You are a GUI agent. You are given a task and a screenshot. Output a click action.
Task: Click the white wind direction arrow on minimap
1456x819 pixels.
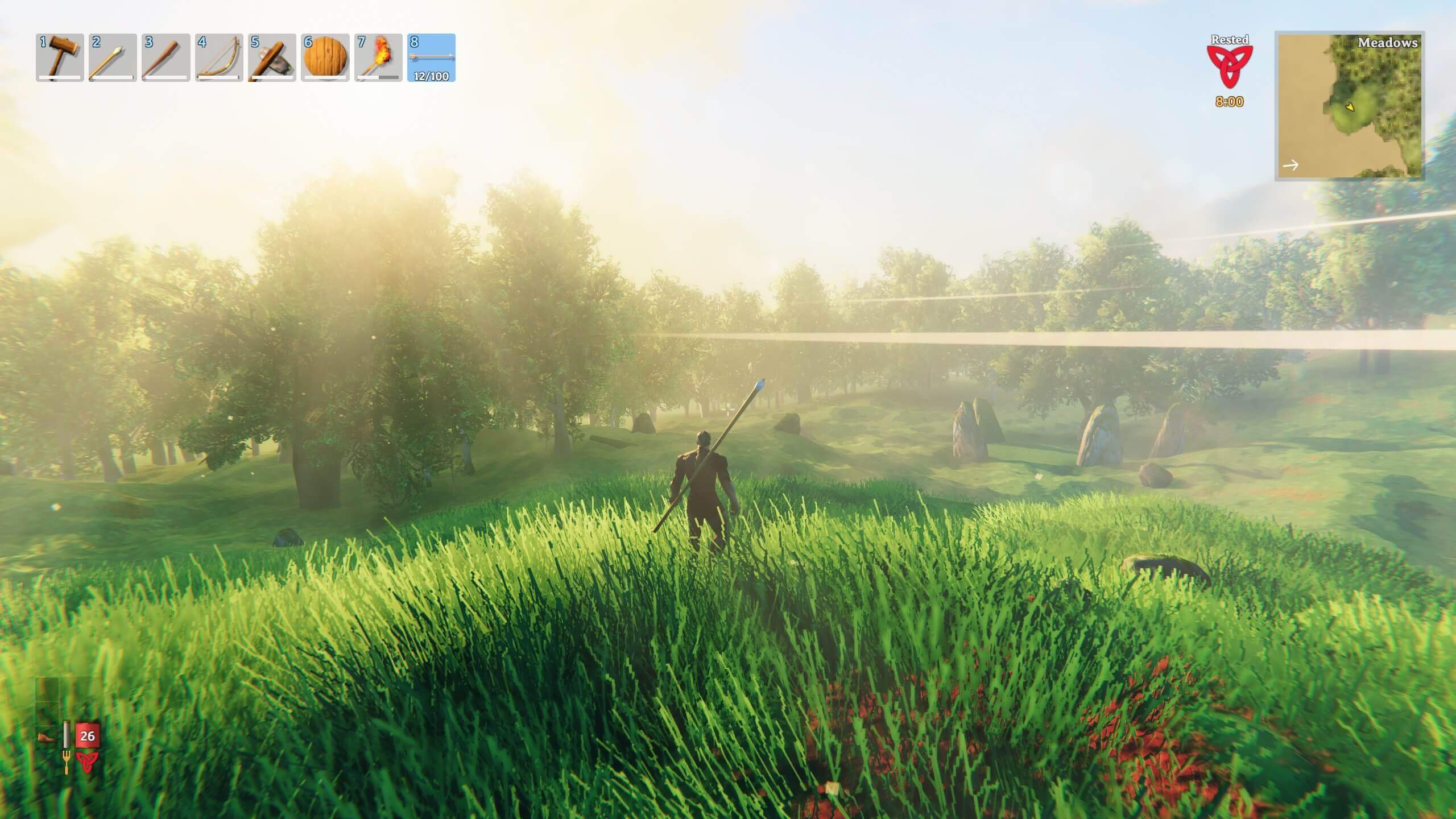click(x=1291, y=166)
